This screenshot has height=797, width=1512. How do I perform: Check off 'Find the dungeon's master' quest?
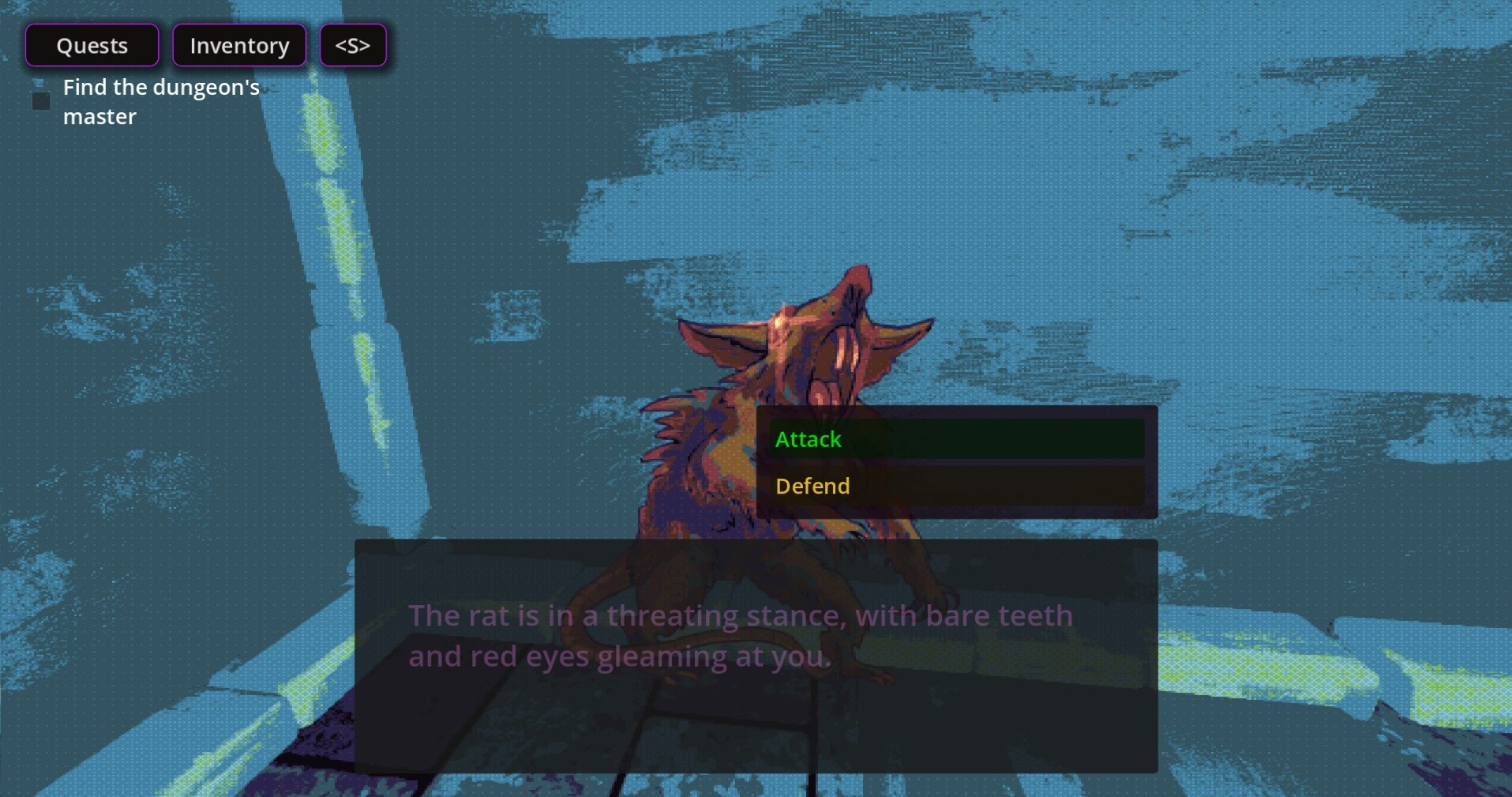(41, 100)
